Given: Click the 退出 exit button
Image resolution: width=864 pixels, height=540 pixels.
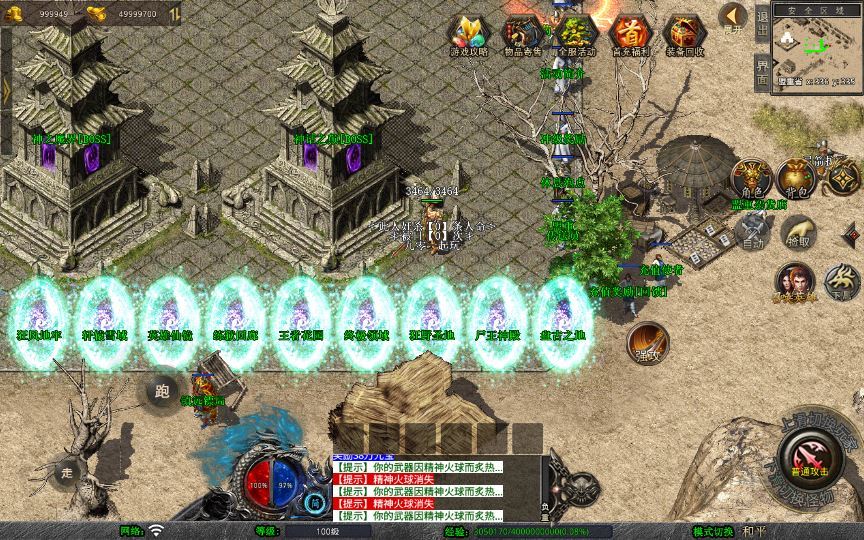Looking at the screenshot, I should (763, 22).
